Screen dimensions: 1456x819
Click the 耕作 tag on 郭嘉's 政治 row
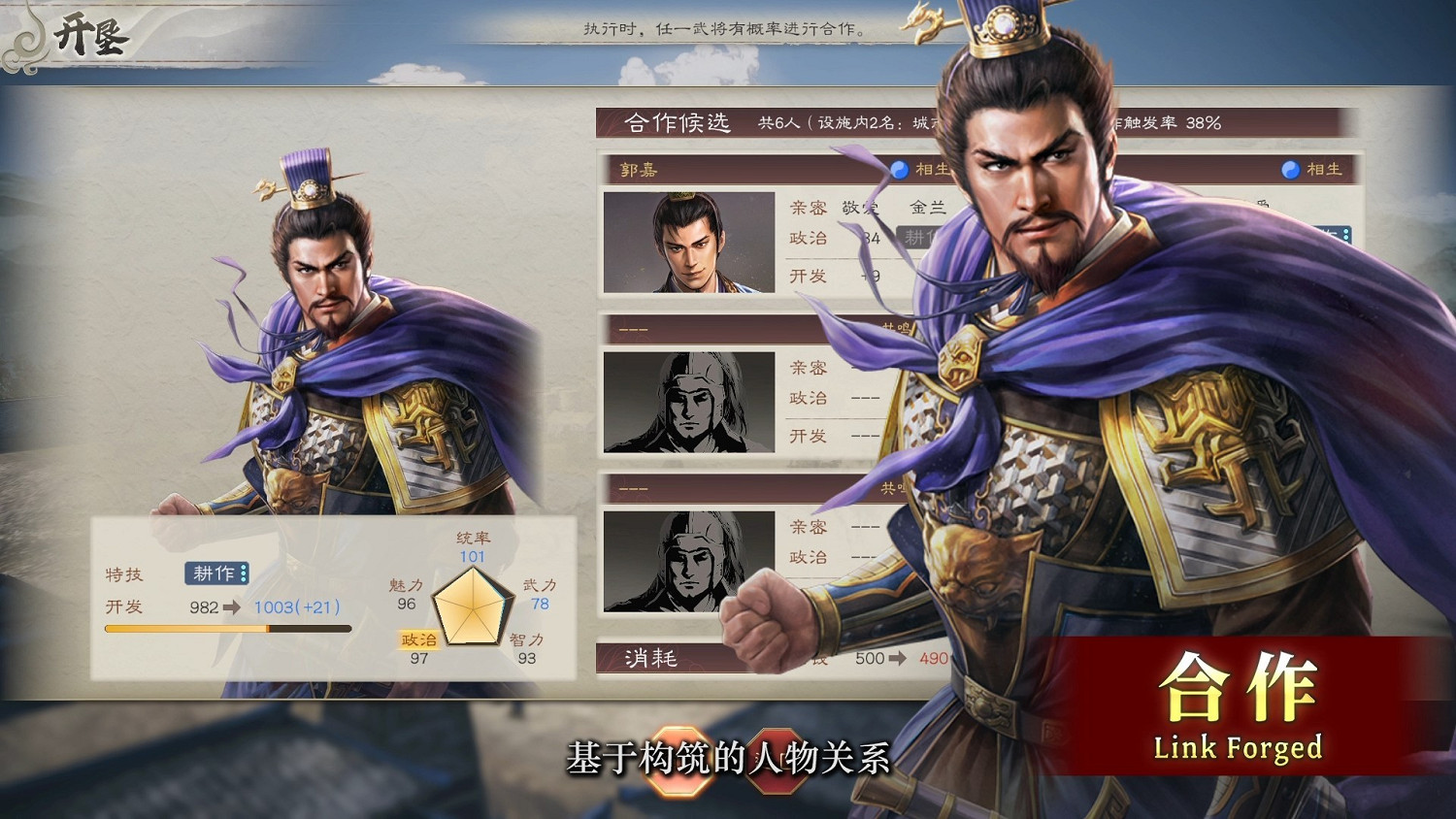pos(916,237)
